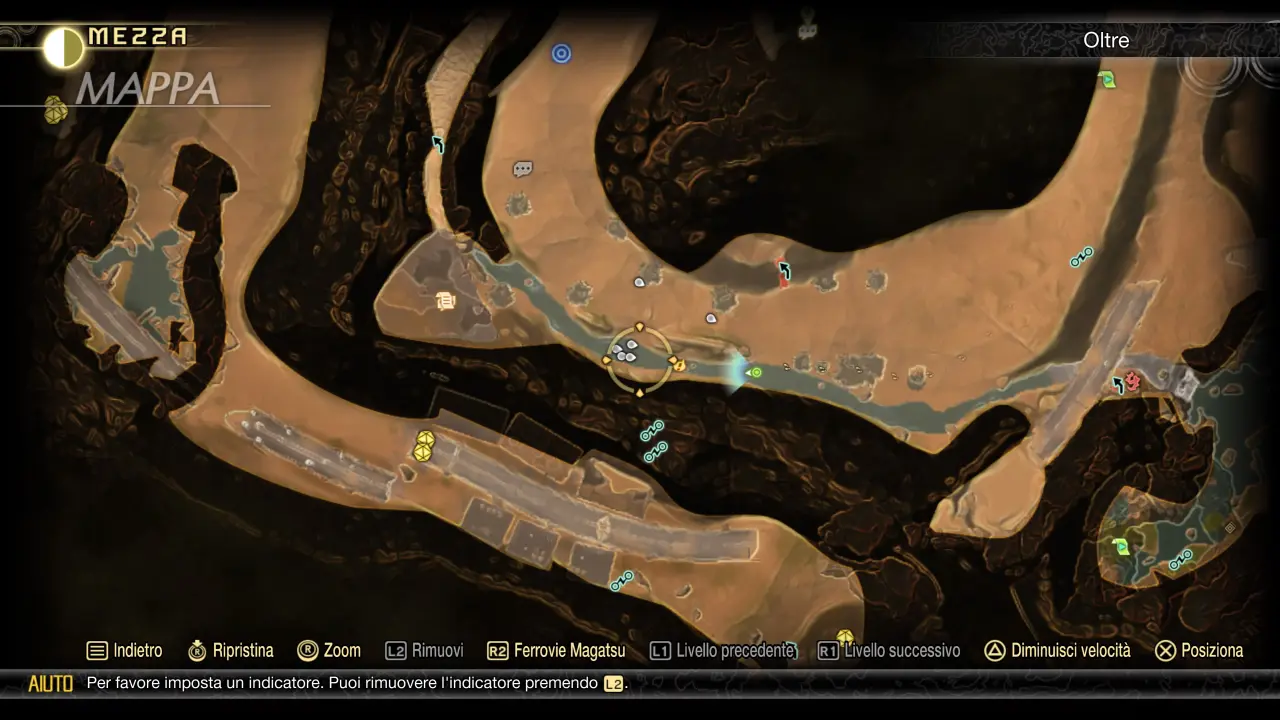Select the red gear marker on the map
This screenshot has width=1280, height=720.
(1132, 380)
